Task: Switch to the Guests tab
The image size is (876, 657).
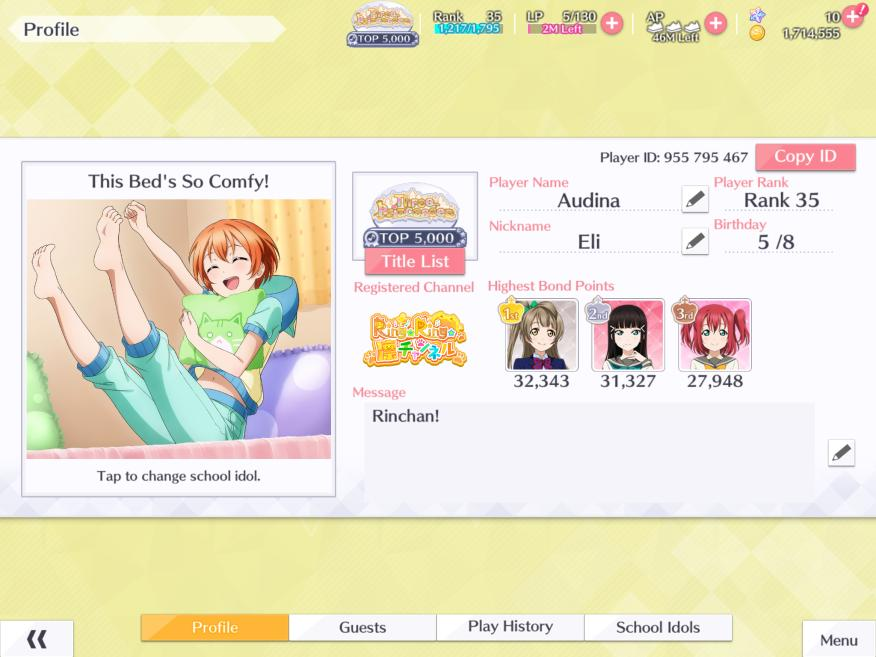Action: [x=362, y=627]
